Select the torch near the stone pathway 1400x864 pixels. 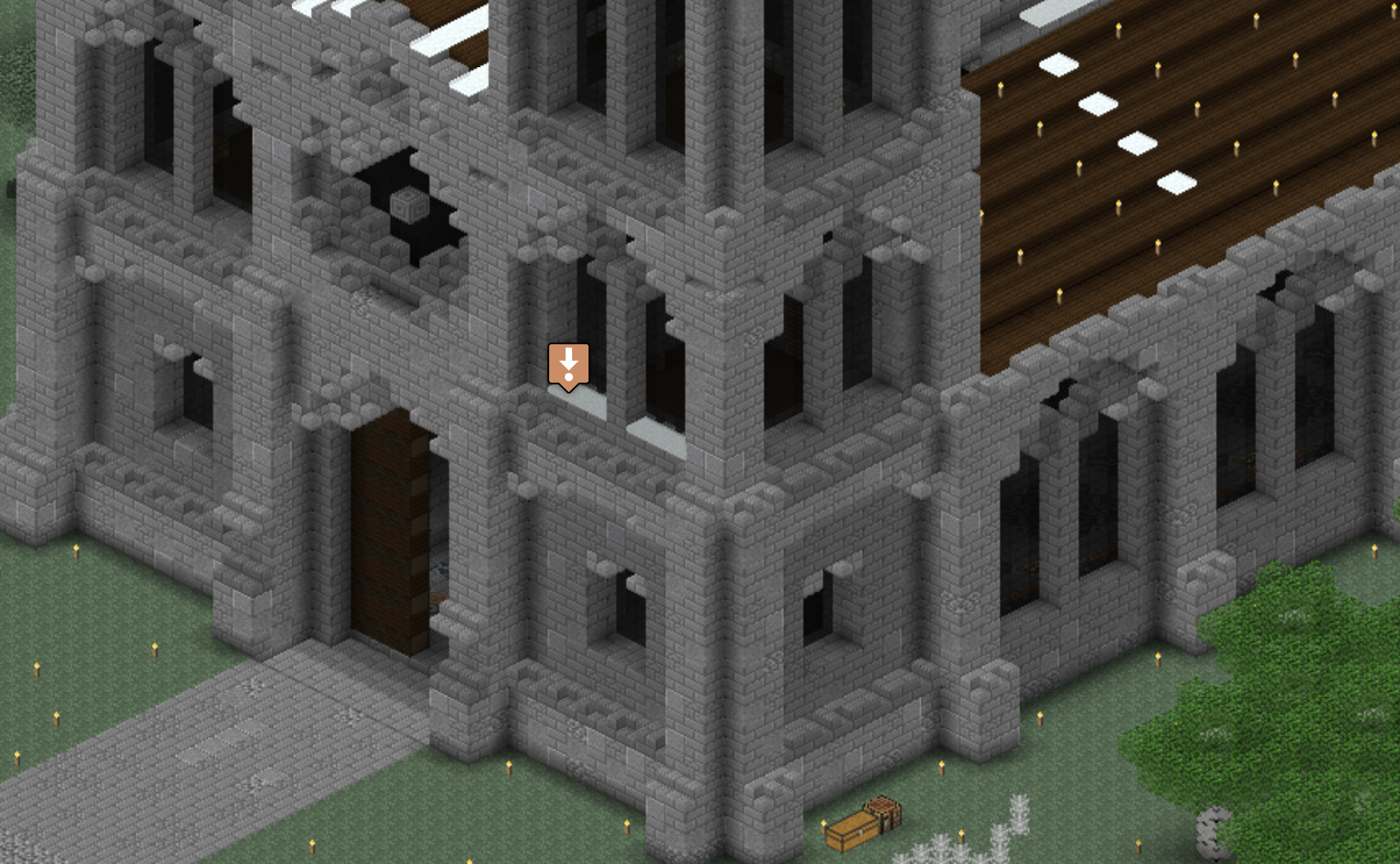tap(156, 648)
